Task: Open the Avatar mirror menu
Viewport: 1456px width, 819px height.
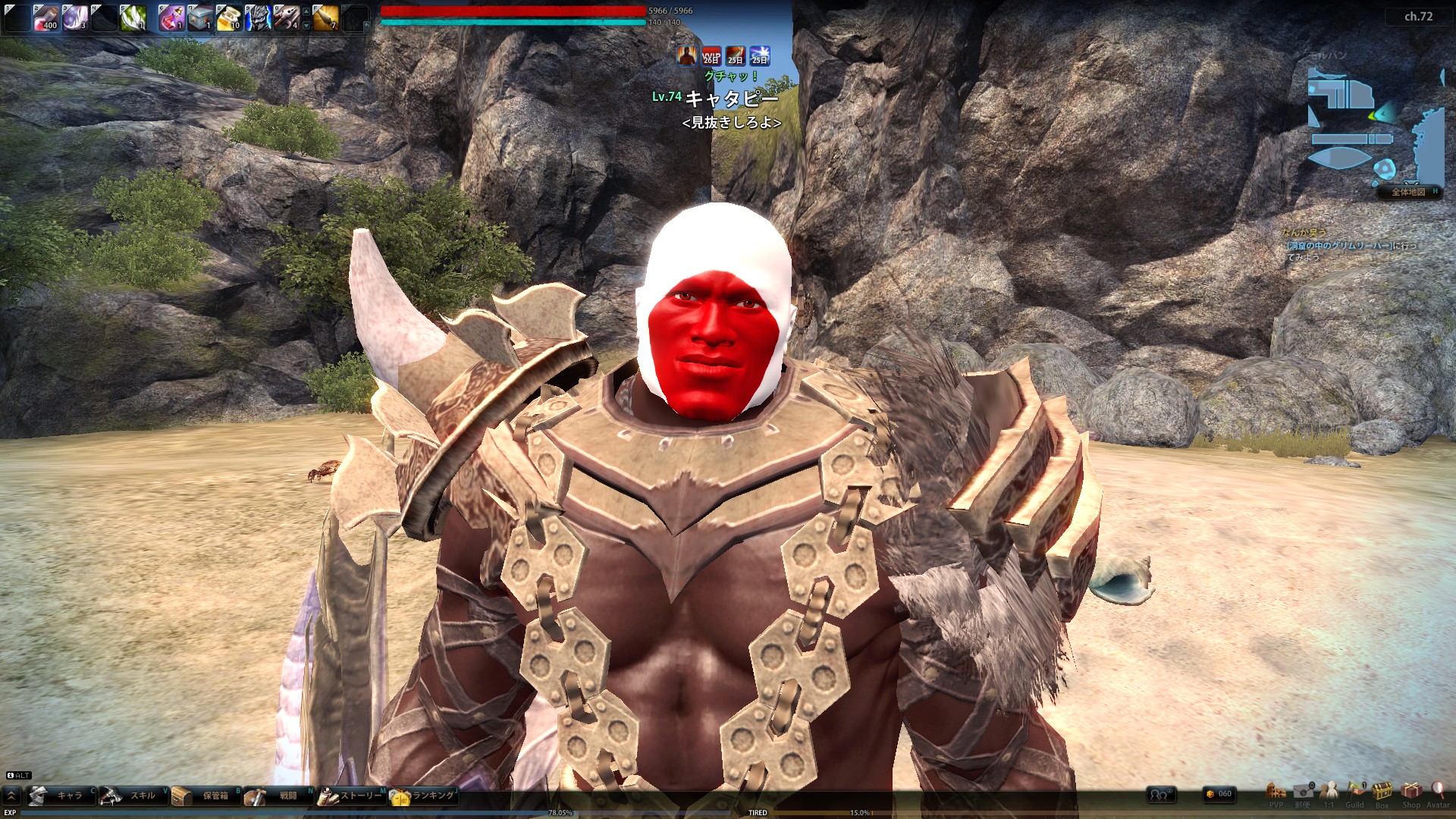Action: click(x=1438, y=794)
